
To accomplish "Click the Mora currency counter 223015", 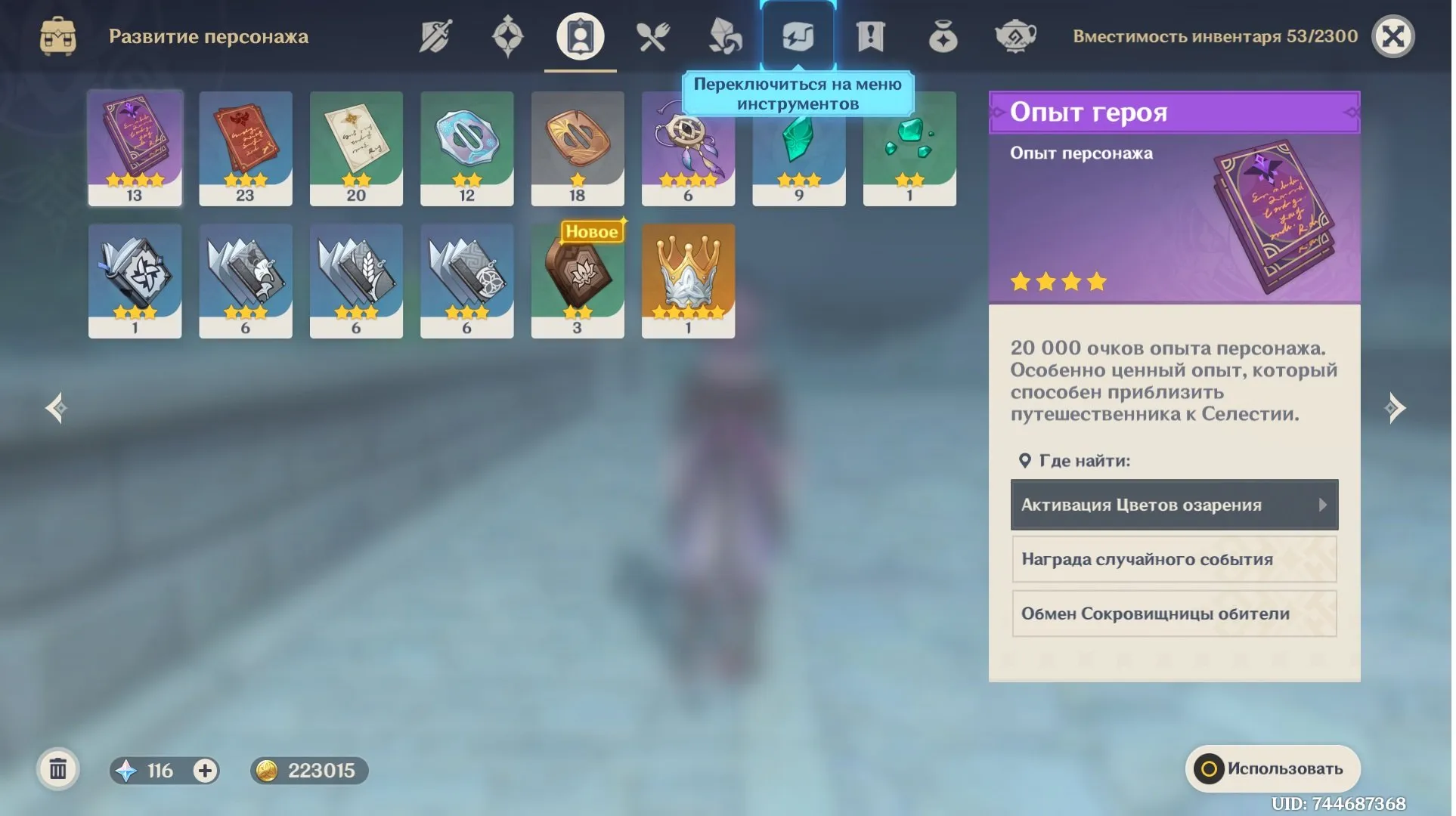I will 308,771.
